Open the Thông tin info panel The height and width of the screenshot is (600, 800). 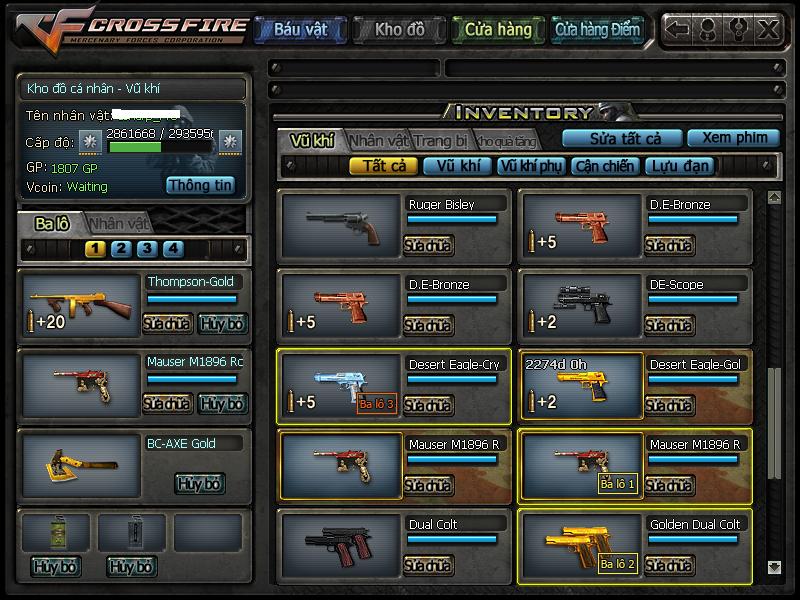[x=200, y=185]
